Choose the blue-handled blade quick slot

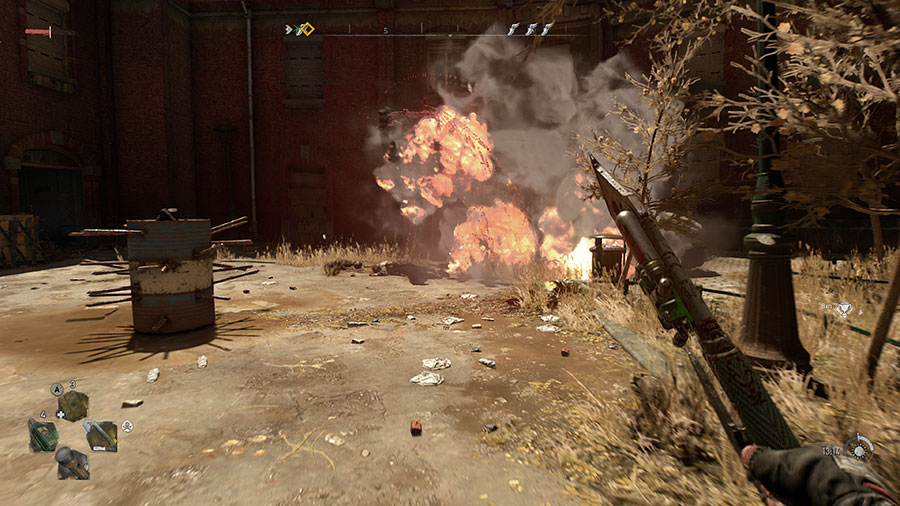(x=100, y=435)
